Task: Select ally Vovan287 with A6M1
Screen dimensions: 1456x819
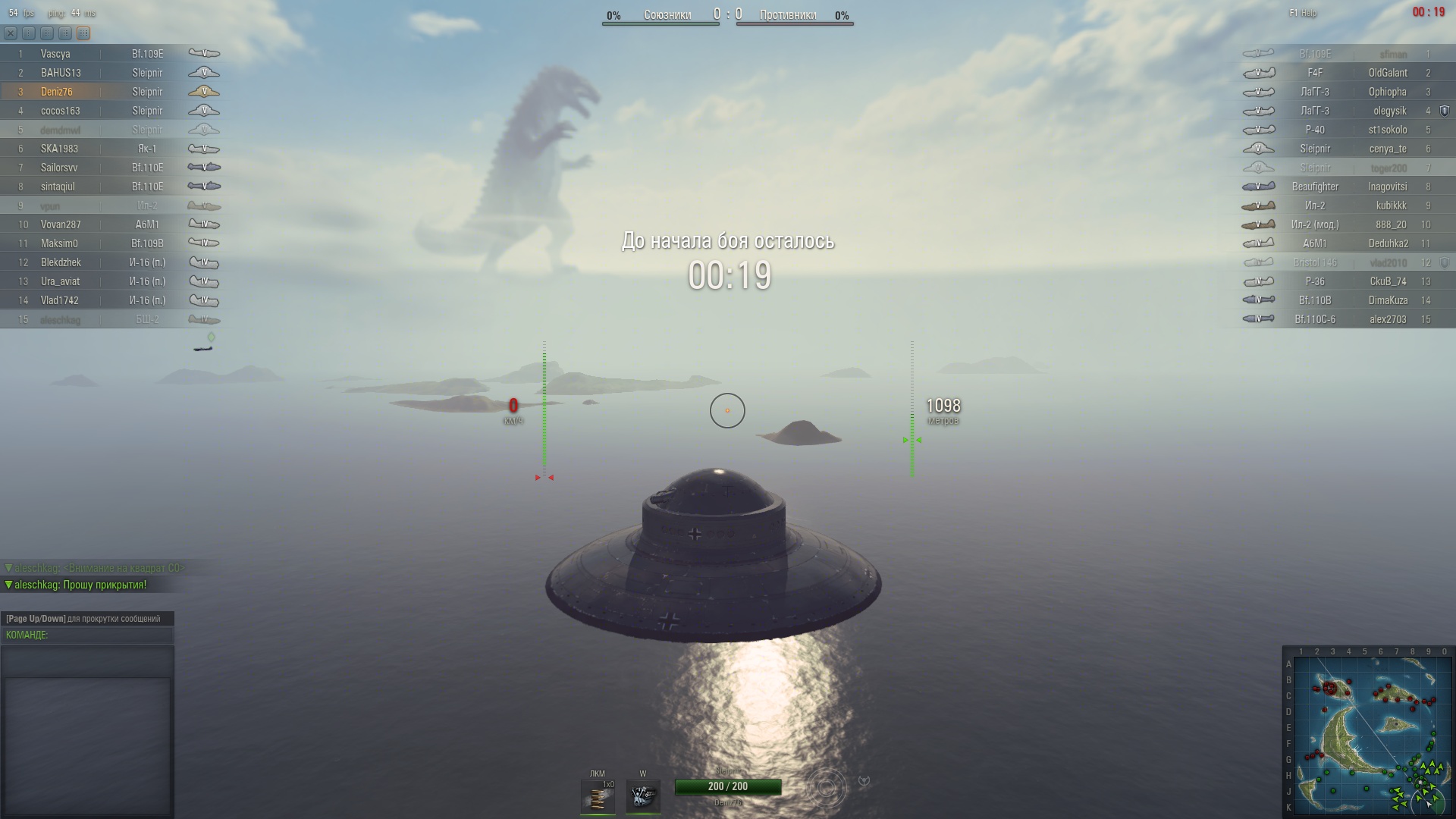Action: point(61,224)
